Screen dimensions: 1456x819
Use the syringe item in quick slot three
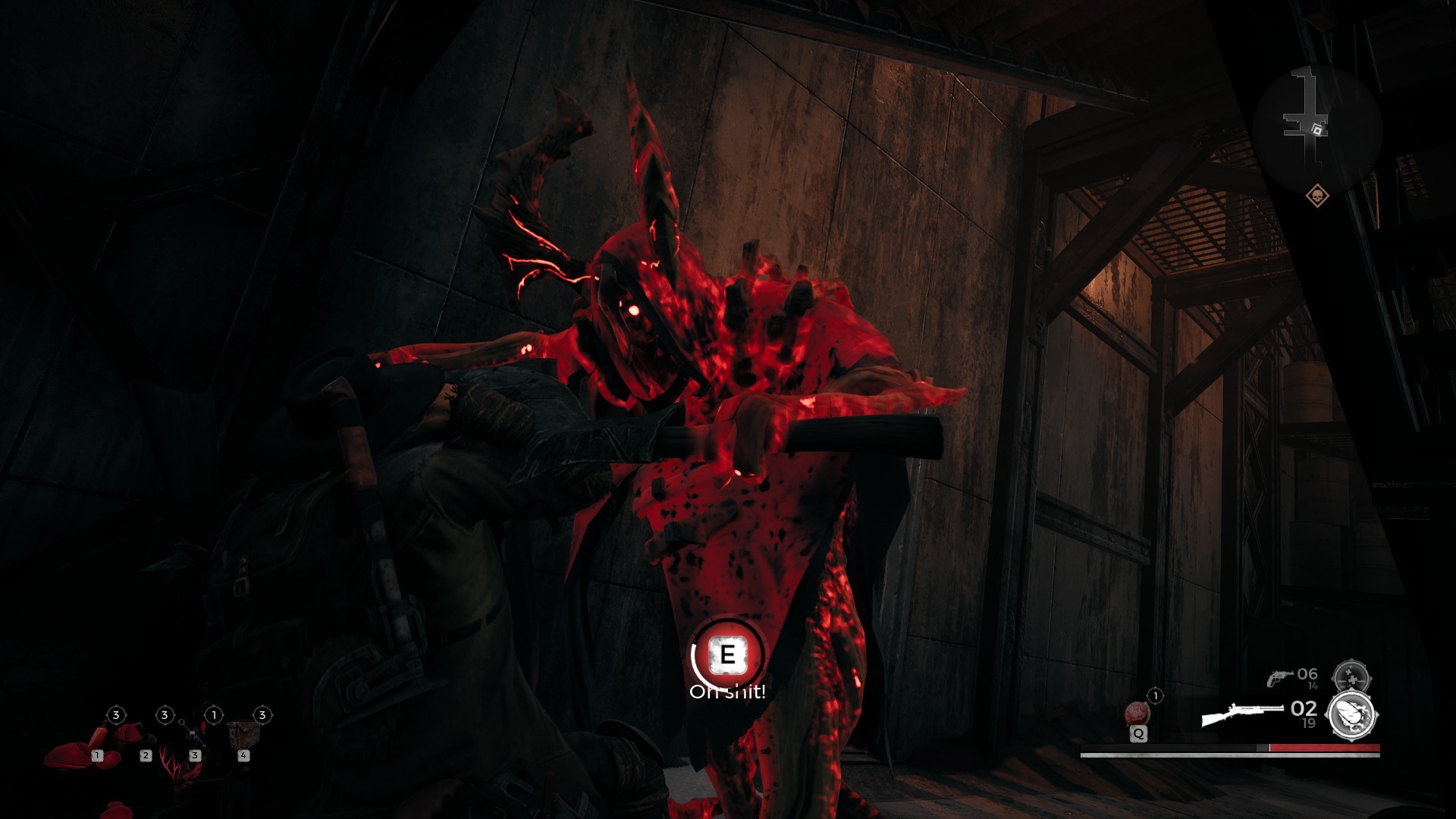tap(193, 736)
